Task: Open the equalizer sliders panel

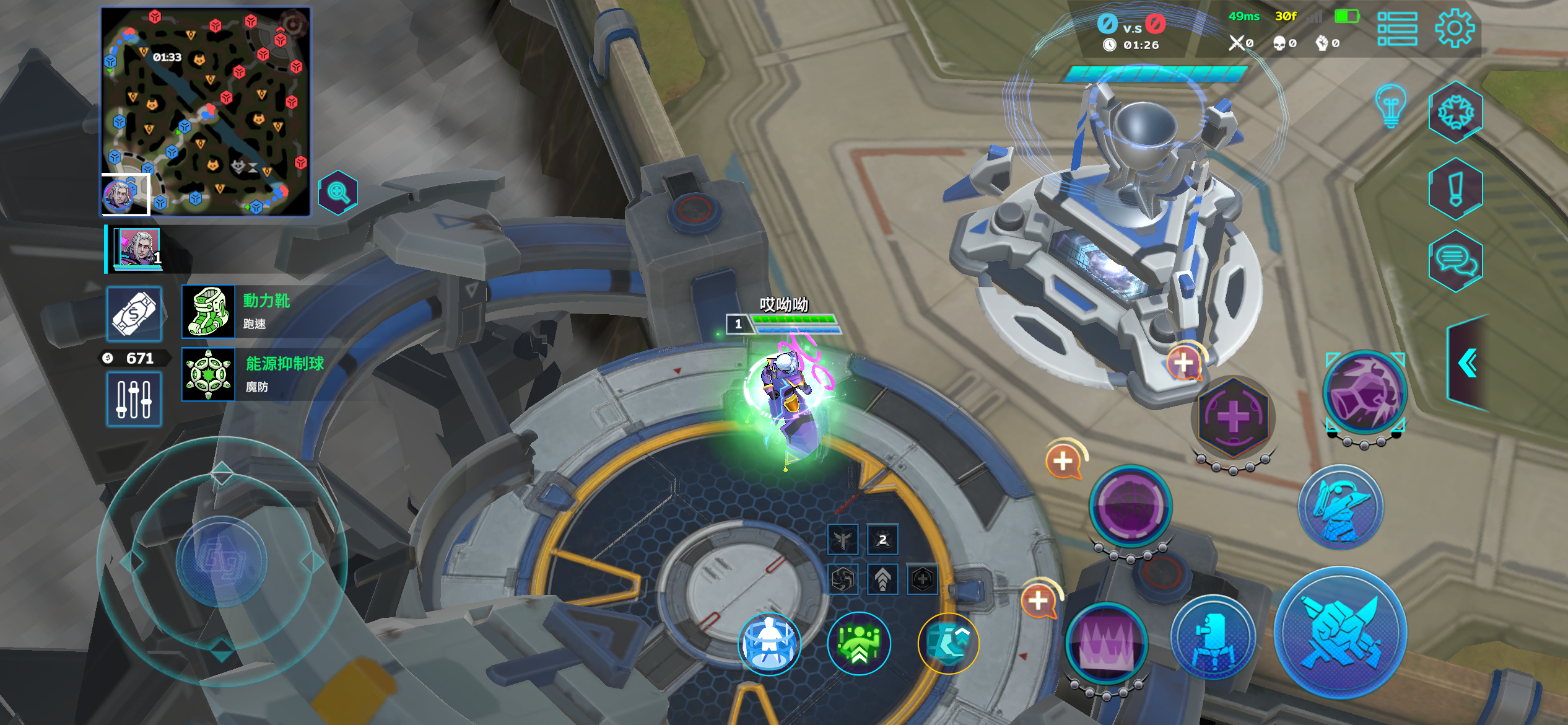Action: (134, 399)
